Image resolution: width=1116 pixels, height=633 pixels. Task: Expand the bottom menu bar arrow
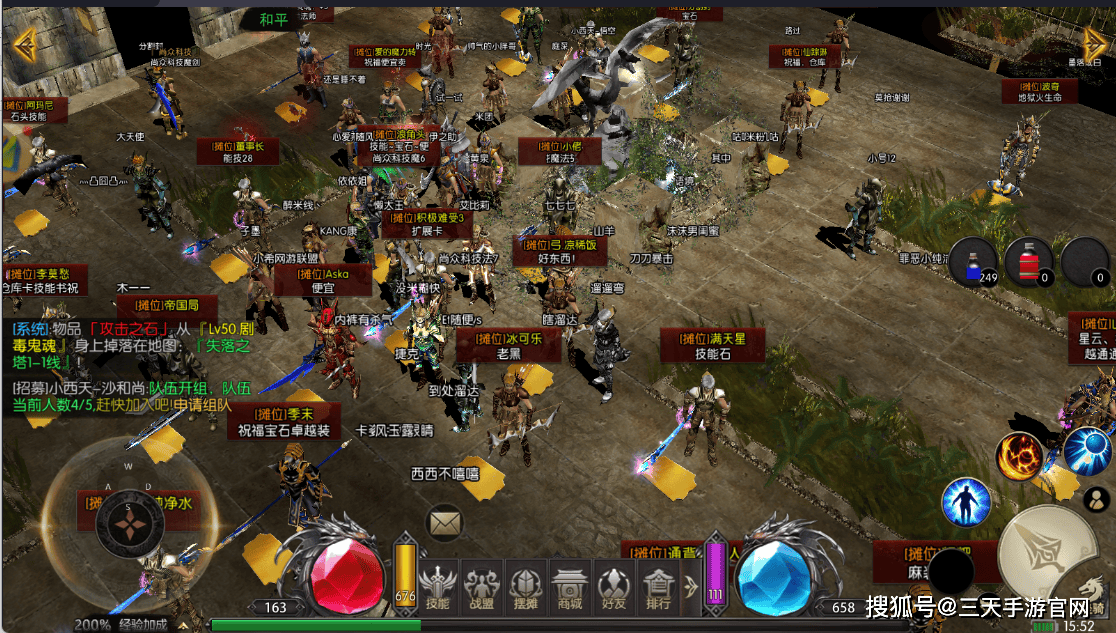pyautogui.click(x=690, y=586)
